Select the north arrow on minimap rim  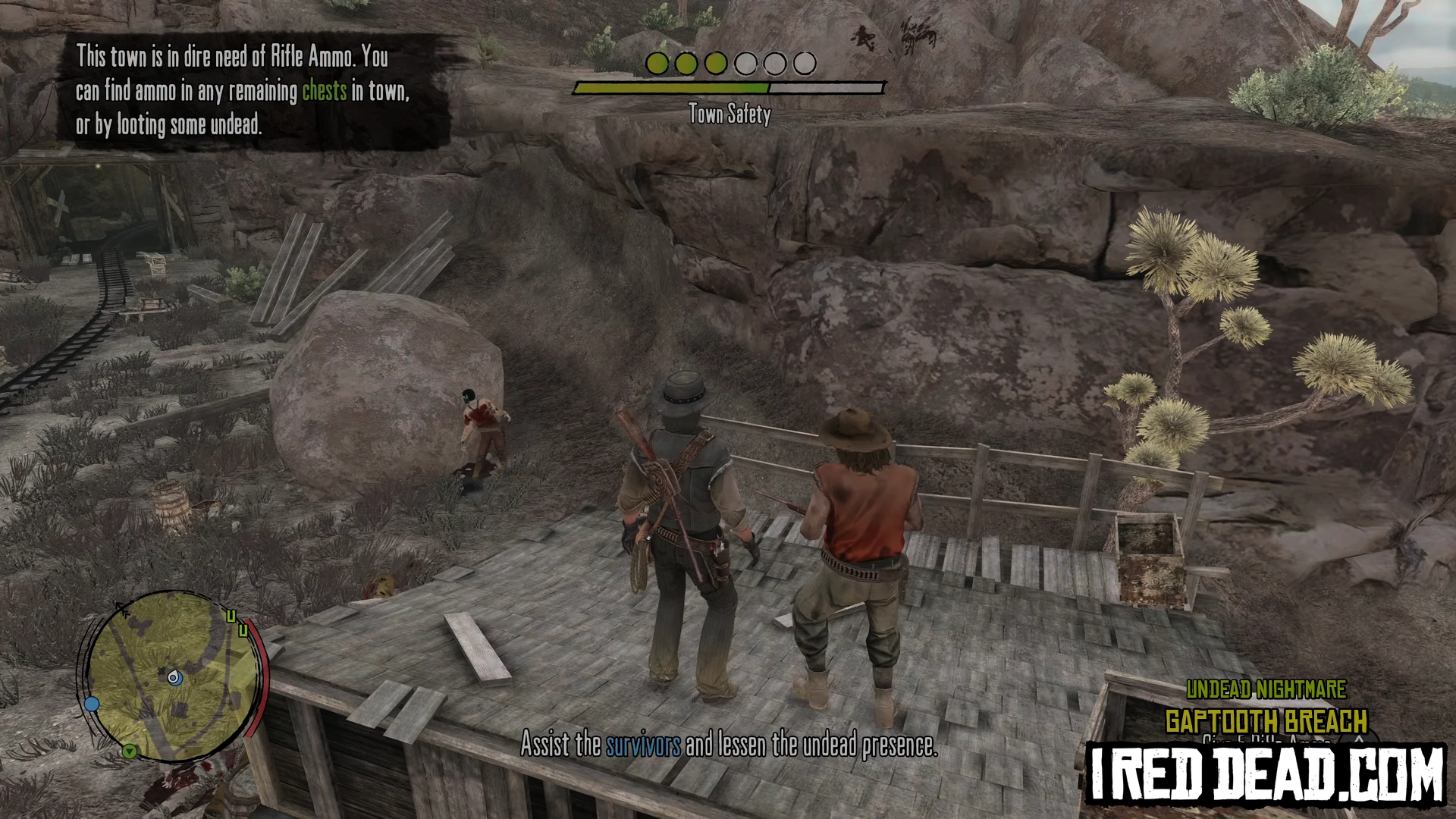coord(121,608)
